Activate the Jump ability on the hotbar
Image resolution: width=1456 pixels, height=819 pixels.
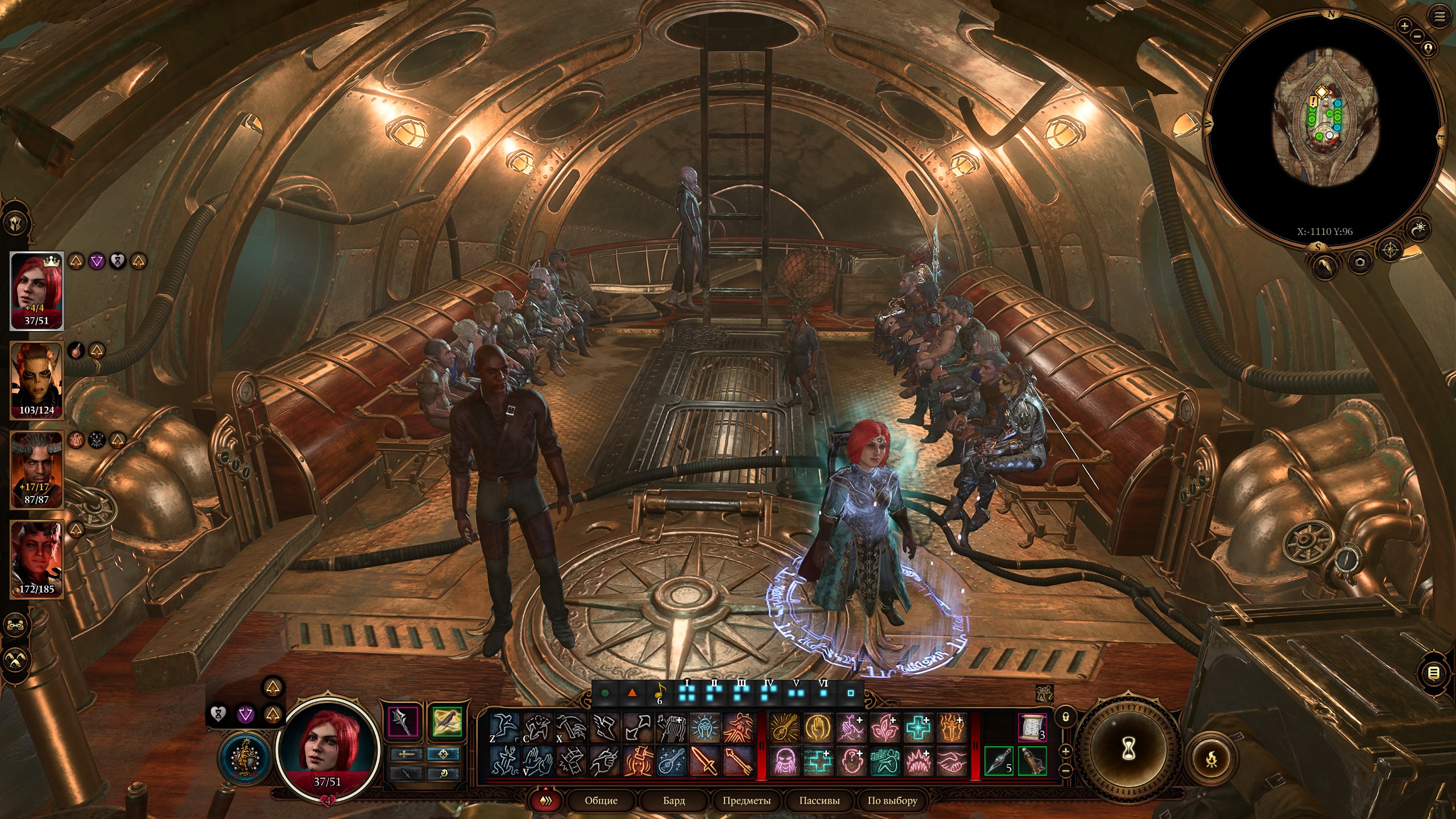point(505,727)
